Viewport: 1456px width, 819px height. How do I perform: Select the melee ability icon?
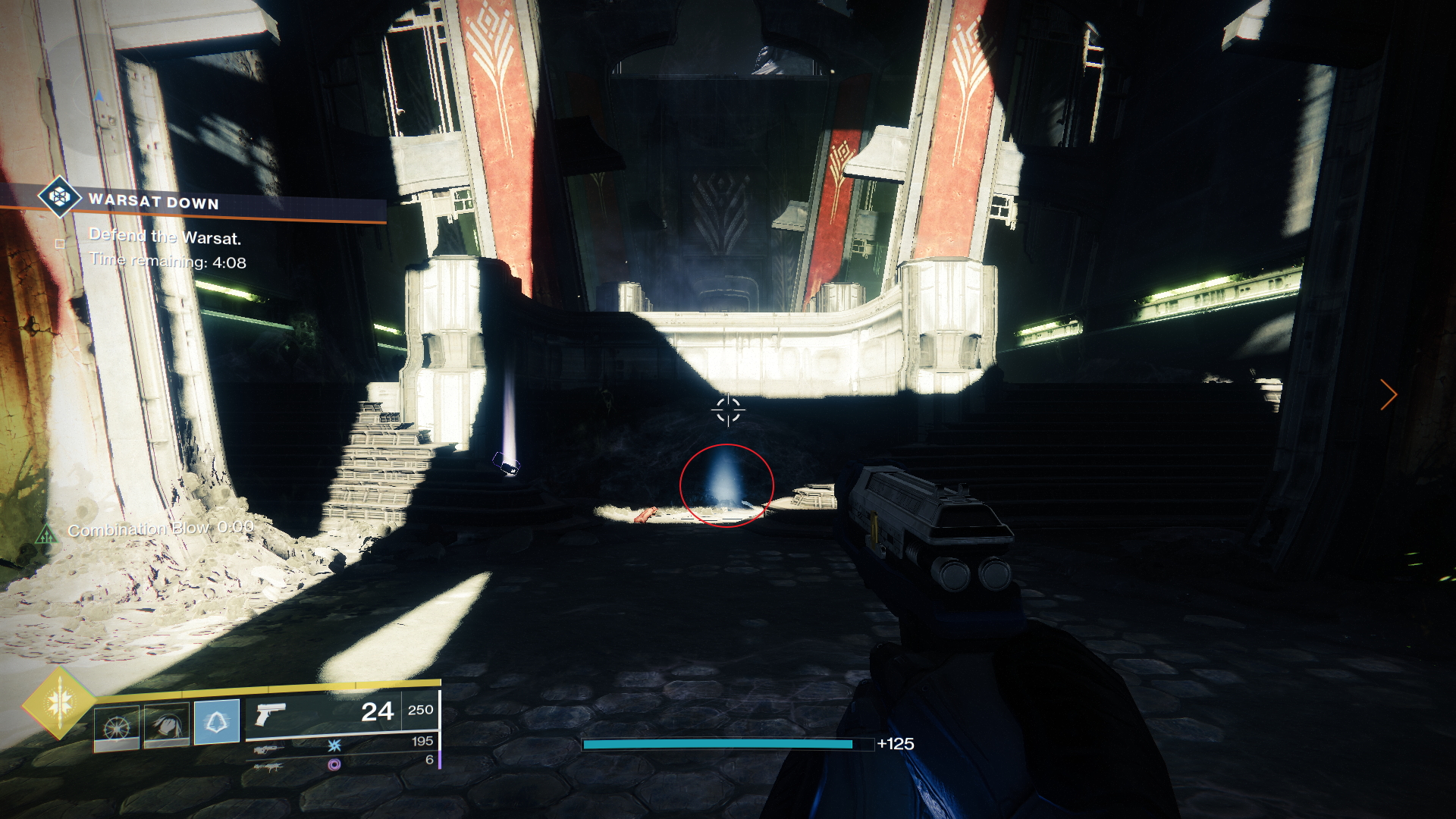(166, 723)
